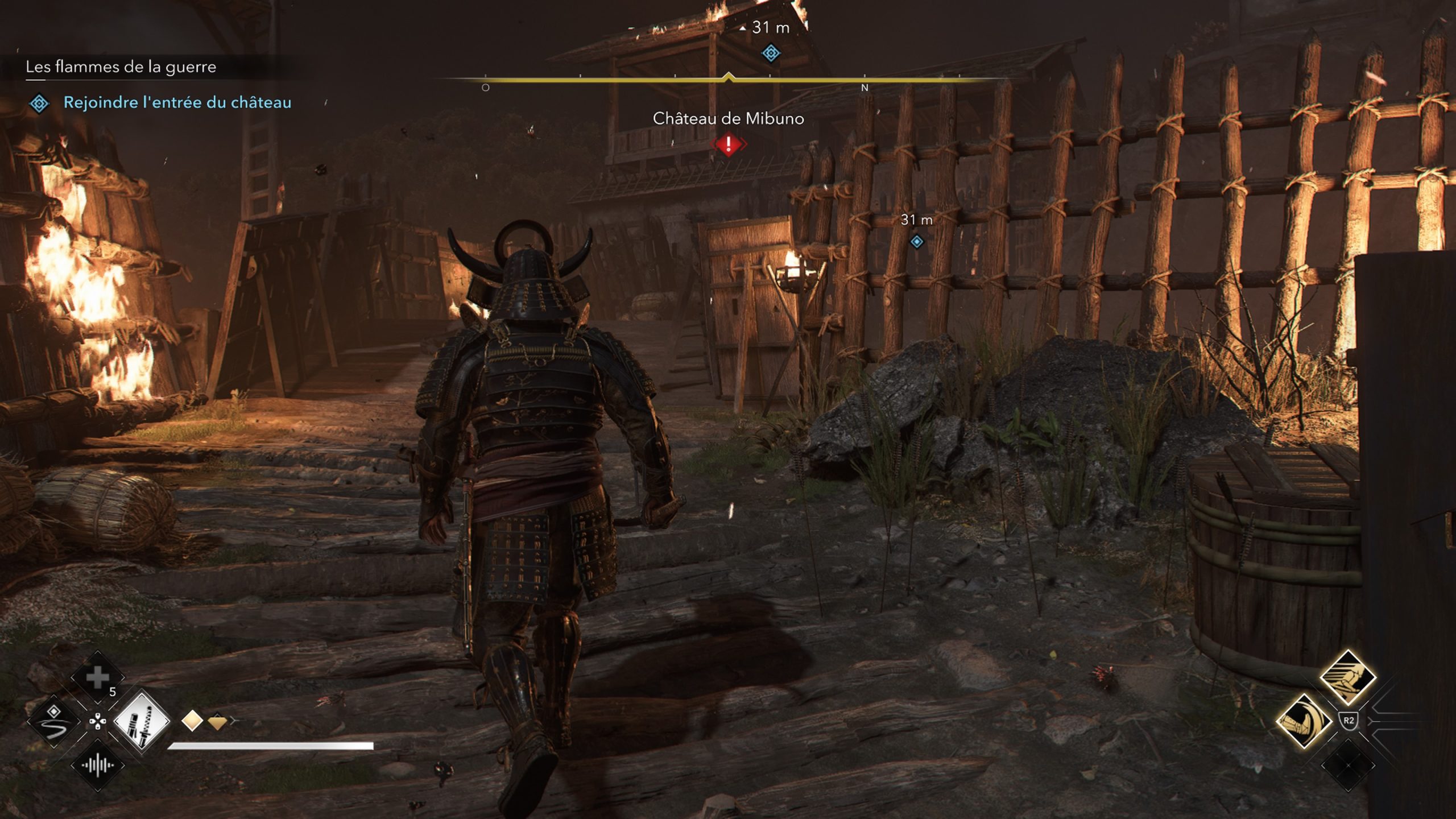Screen dimensions: 1456x819
Task: Activate the top gold kick ability icon
Action: [x=1347, y=678]
